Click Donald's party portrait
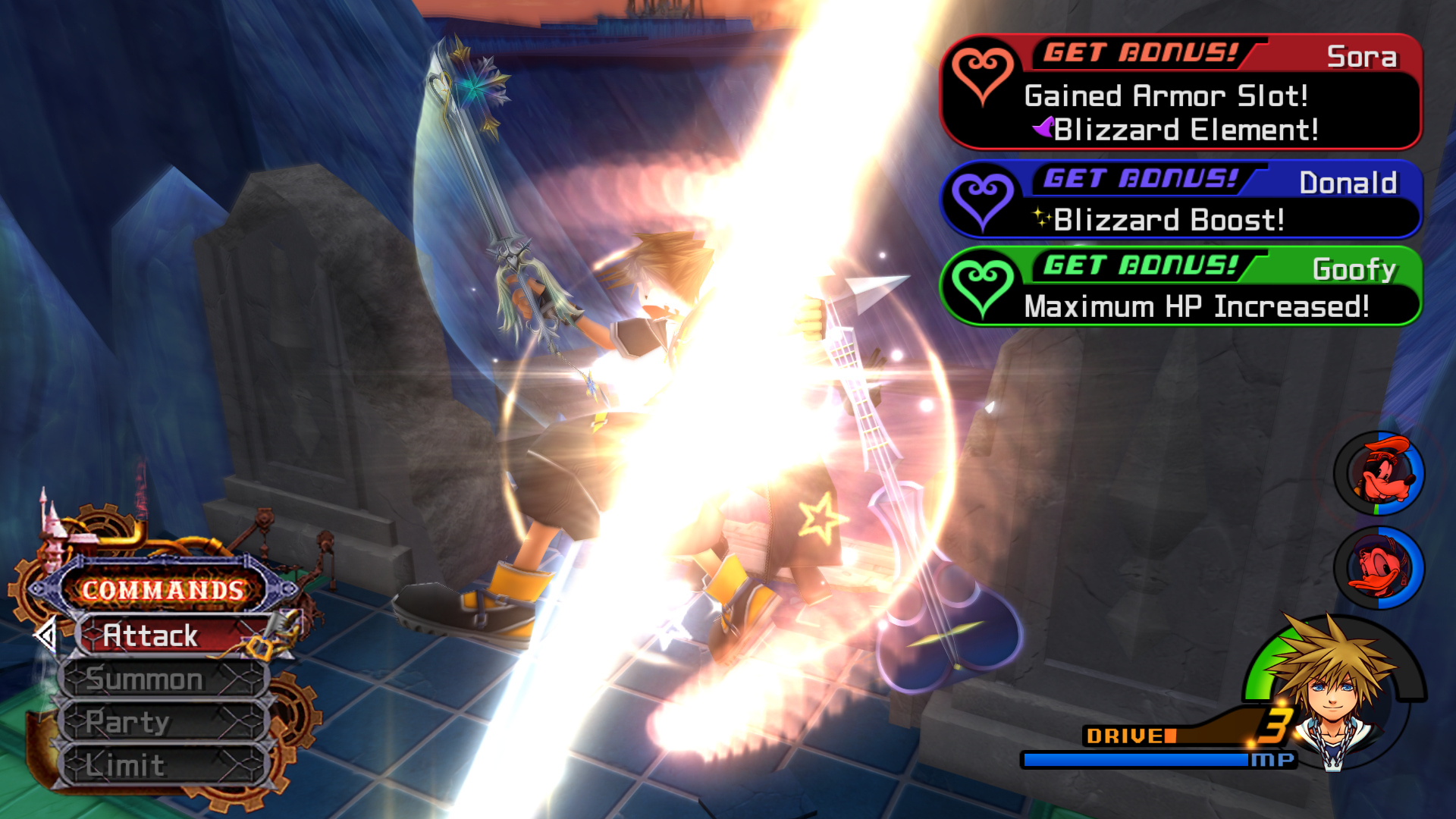Viewport: 1456px width, 819px height. pyautogui.click(x=1379, y=568)
